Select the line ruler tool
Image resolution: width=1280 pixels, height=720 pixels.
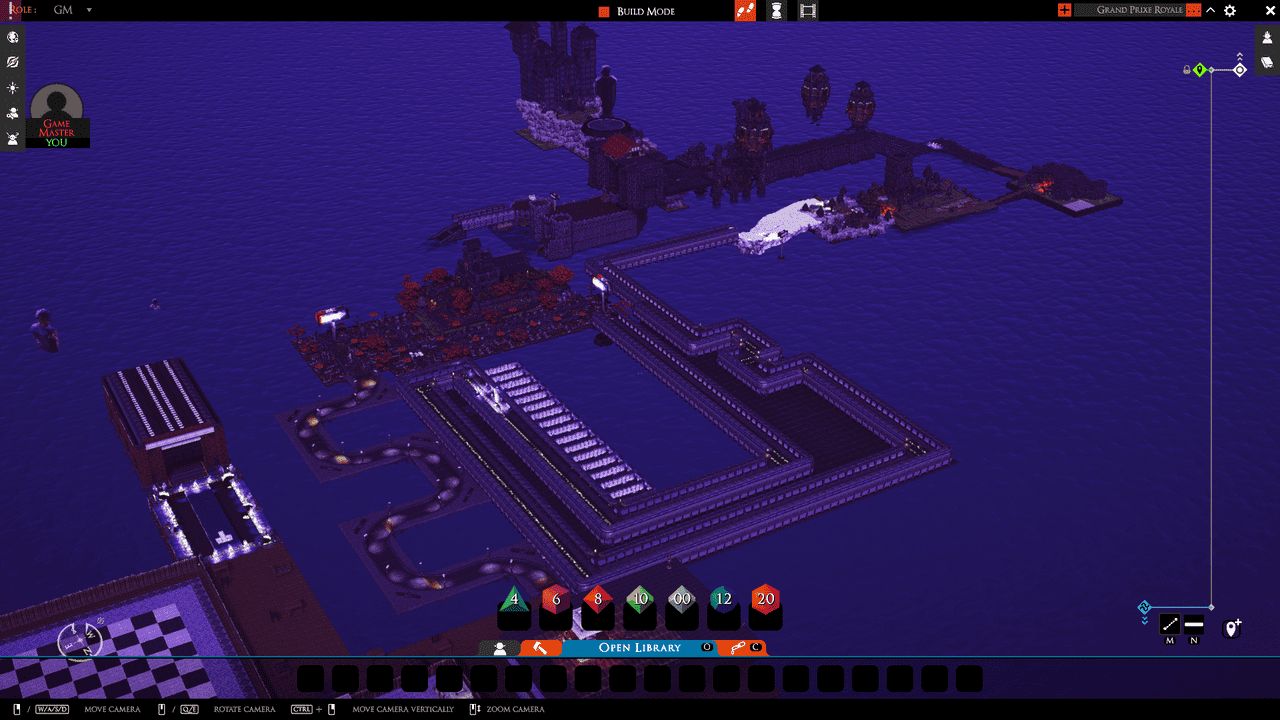1169,625
